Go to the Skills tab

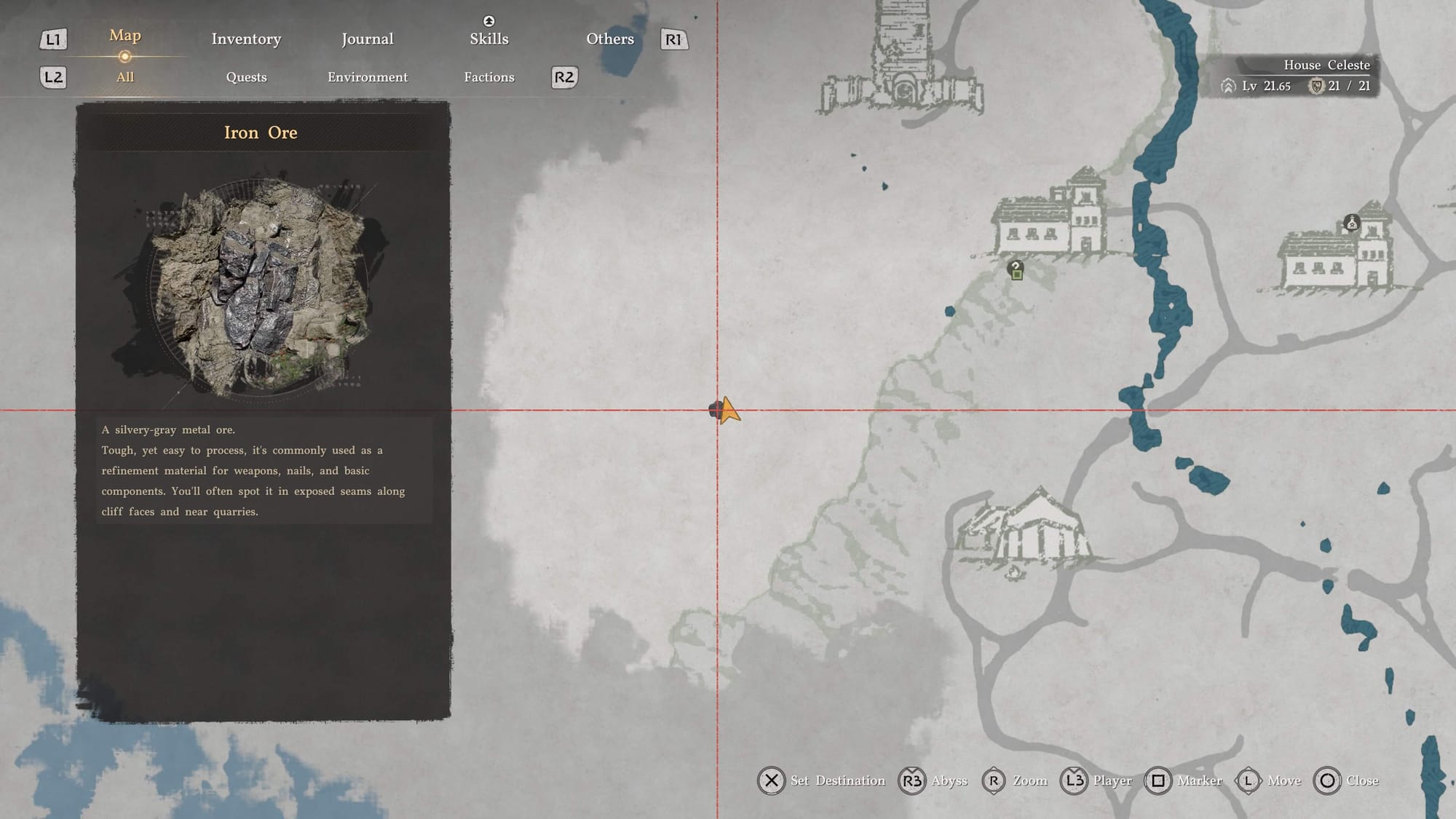pyautogui.click(x=488, y=39)
